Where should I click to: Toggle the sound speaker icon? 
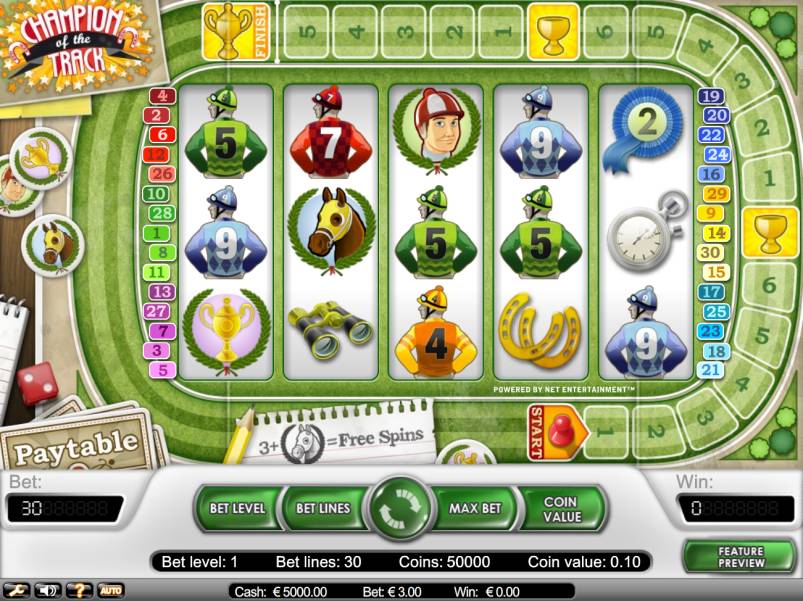(47, 590)
